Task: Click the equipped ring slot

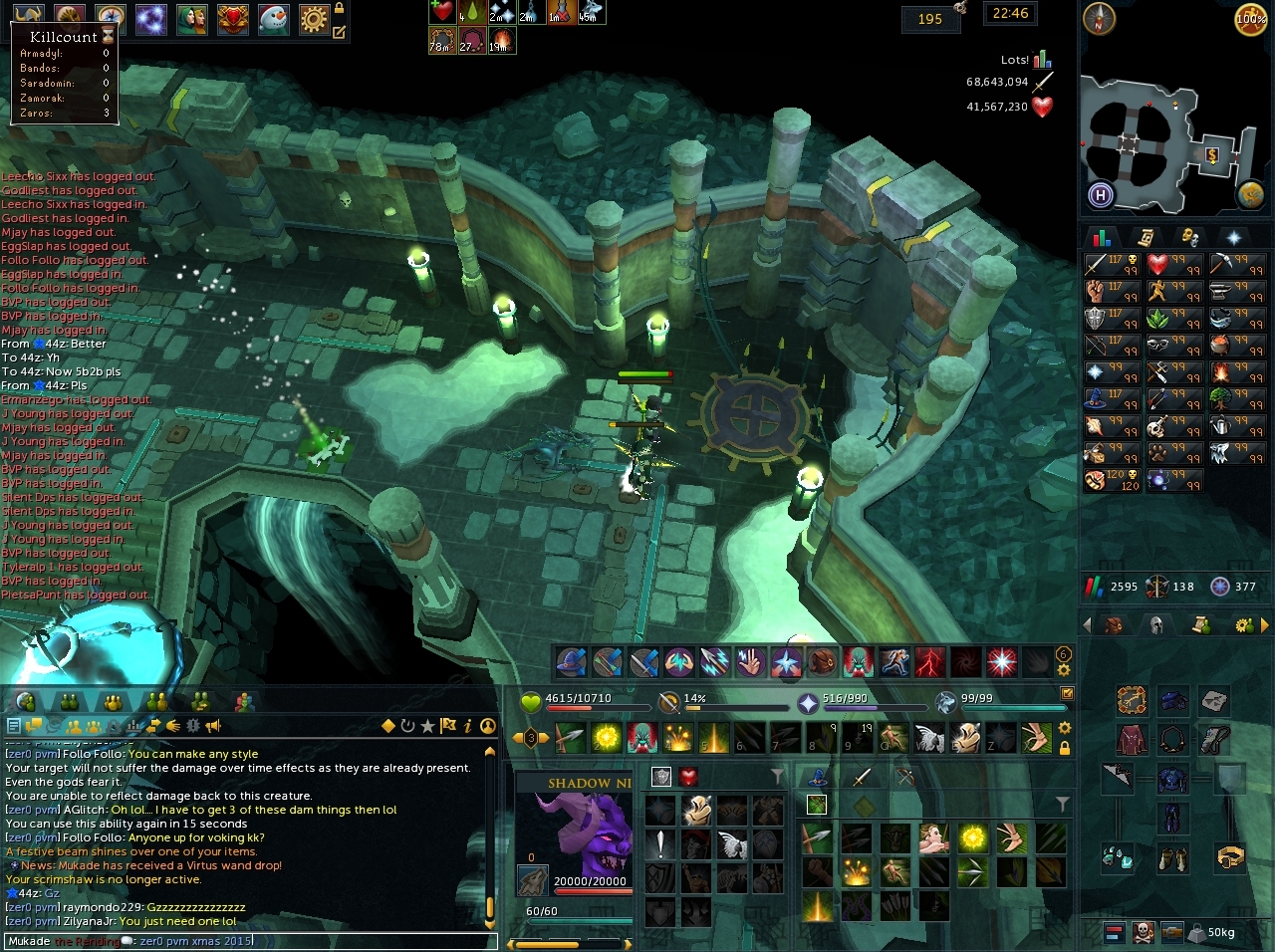Action: pos(1229,855)
